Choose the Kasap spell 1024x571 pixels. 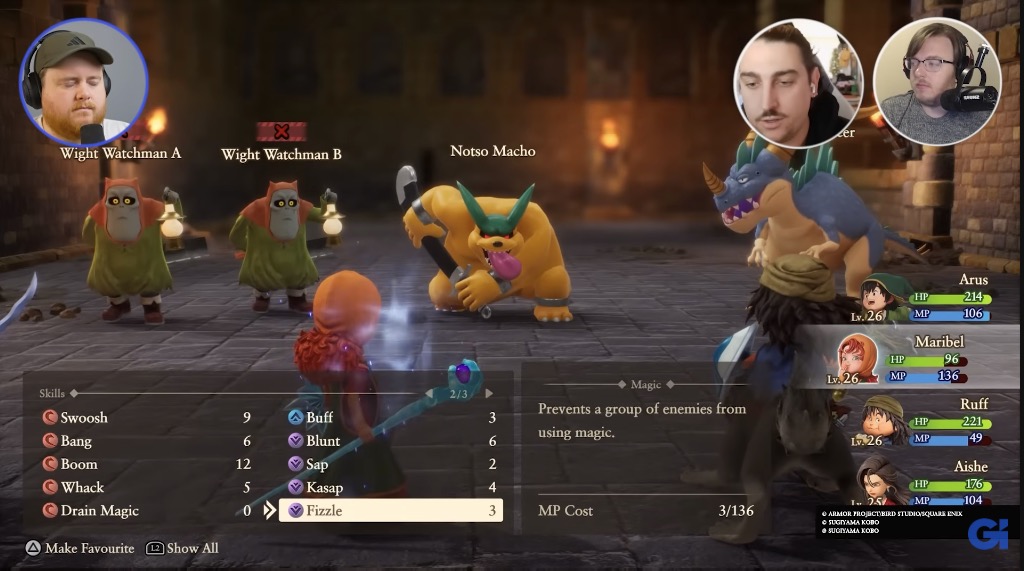coord(324,487)
